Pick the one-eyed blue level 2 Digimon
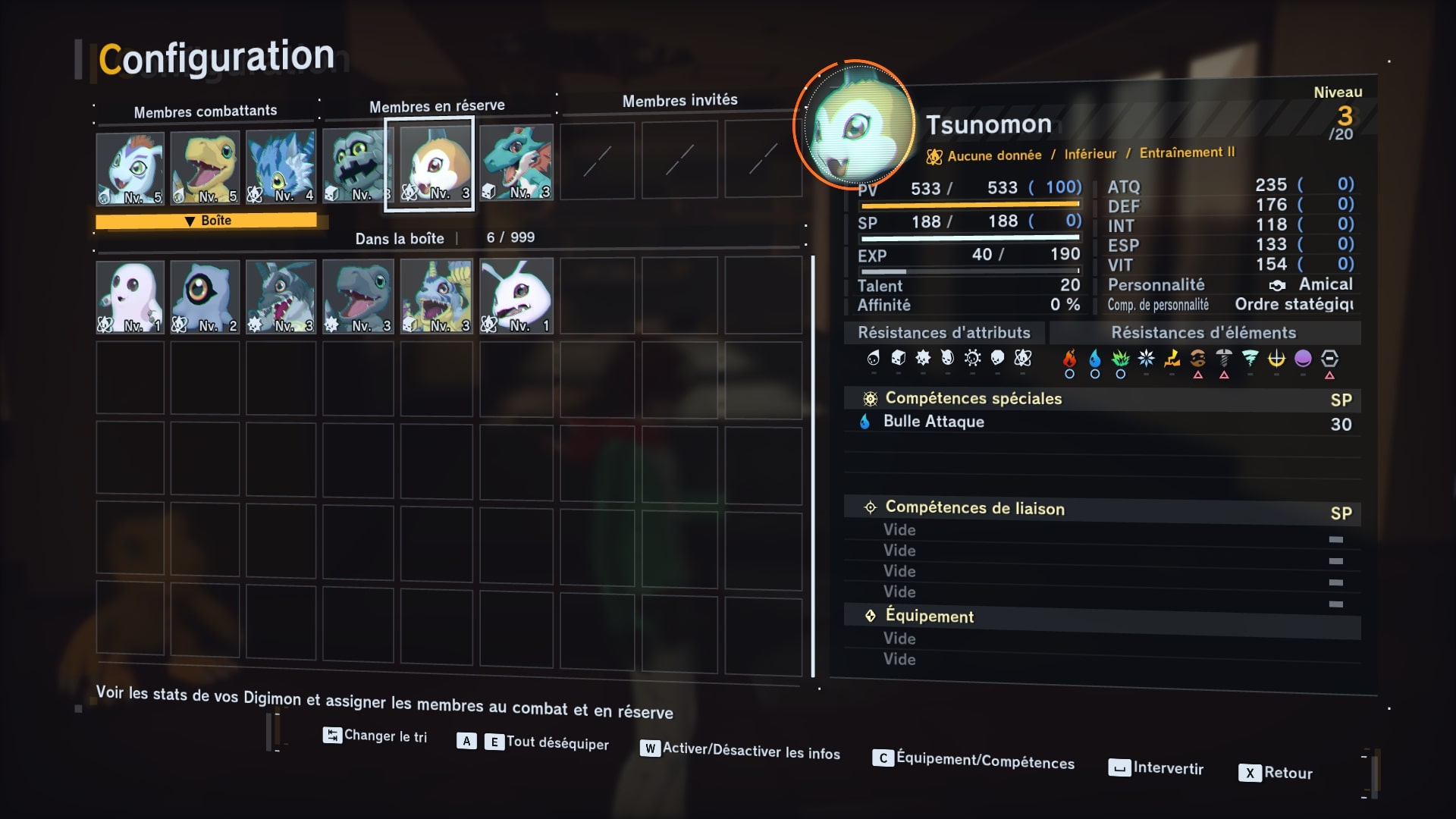This screenshot has height=819, width=1456. [x=205, y=297]
